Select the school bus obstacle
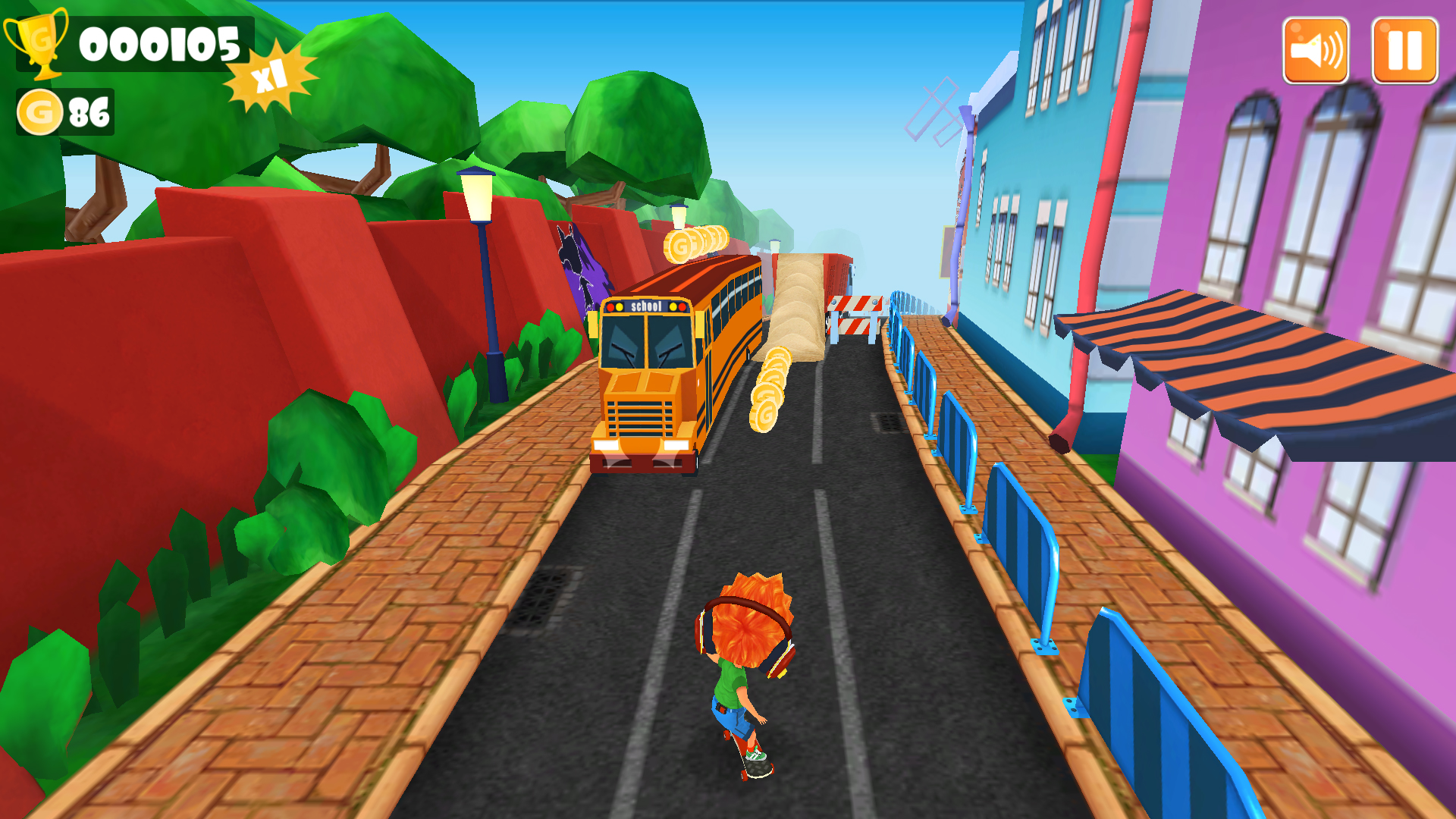 [675, 364]
